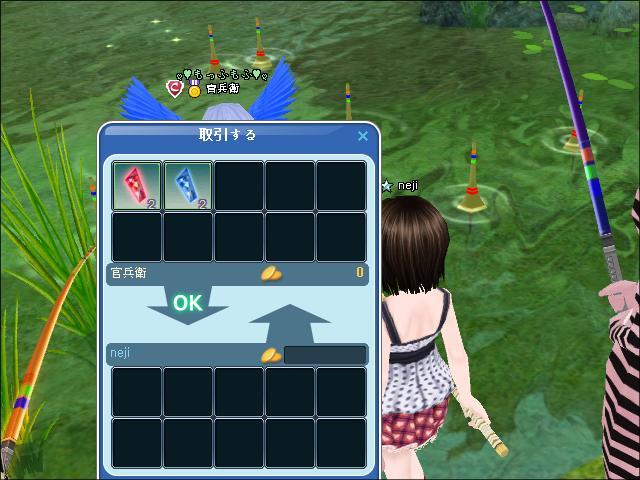This screenshot has width=640, height=480.
Task: Click neji's gold amount field
Action: 325,355
